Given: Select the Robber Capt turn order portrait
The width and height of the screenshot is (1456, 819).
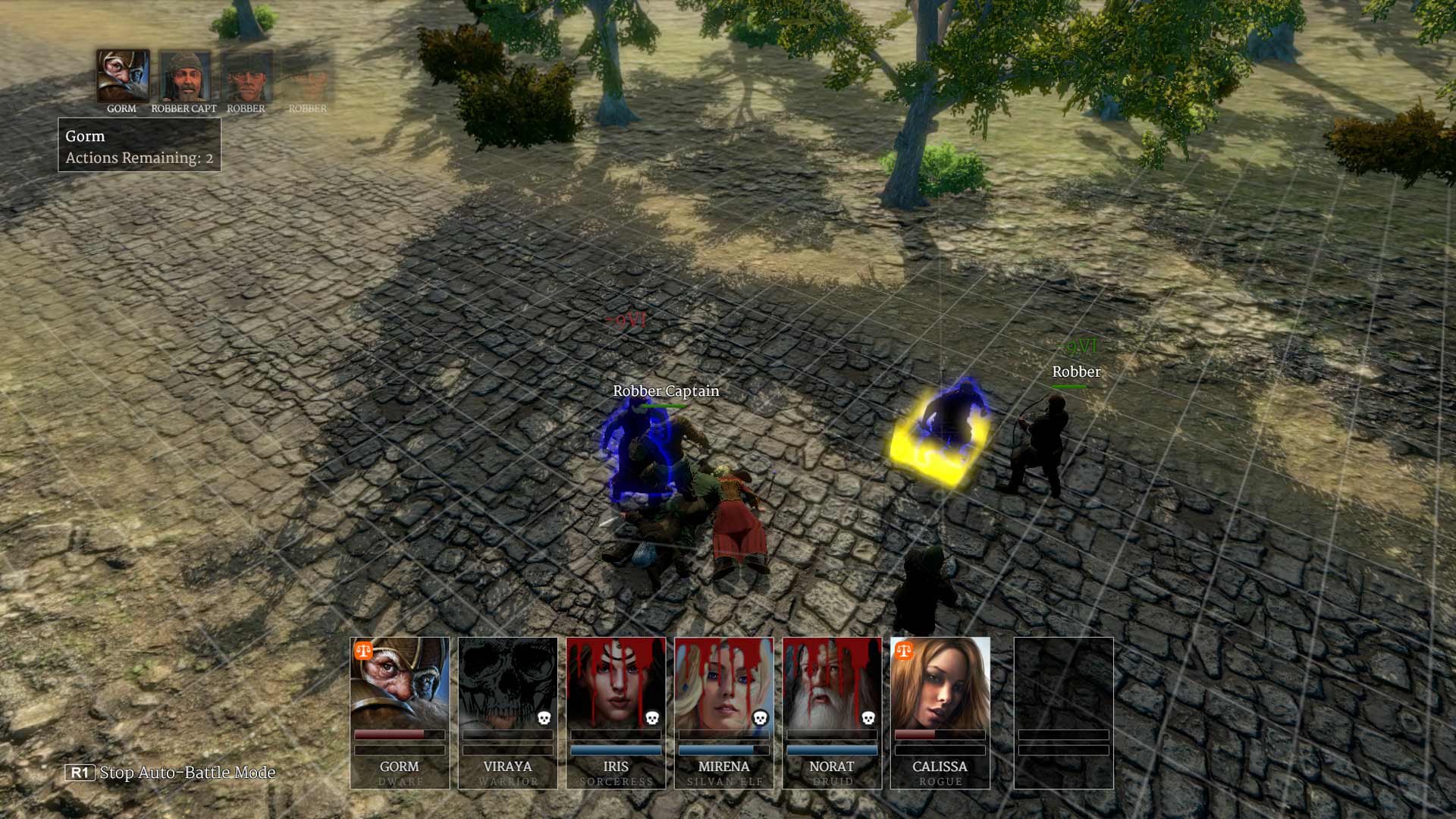Looking at the screenshot, I should pyautogui.click(x=184, y=76).
